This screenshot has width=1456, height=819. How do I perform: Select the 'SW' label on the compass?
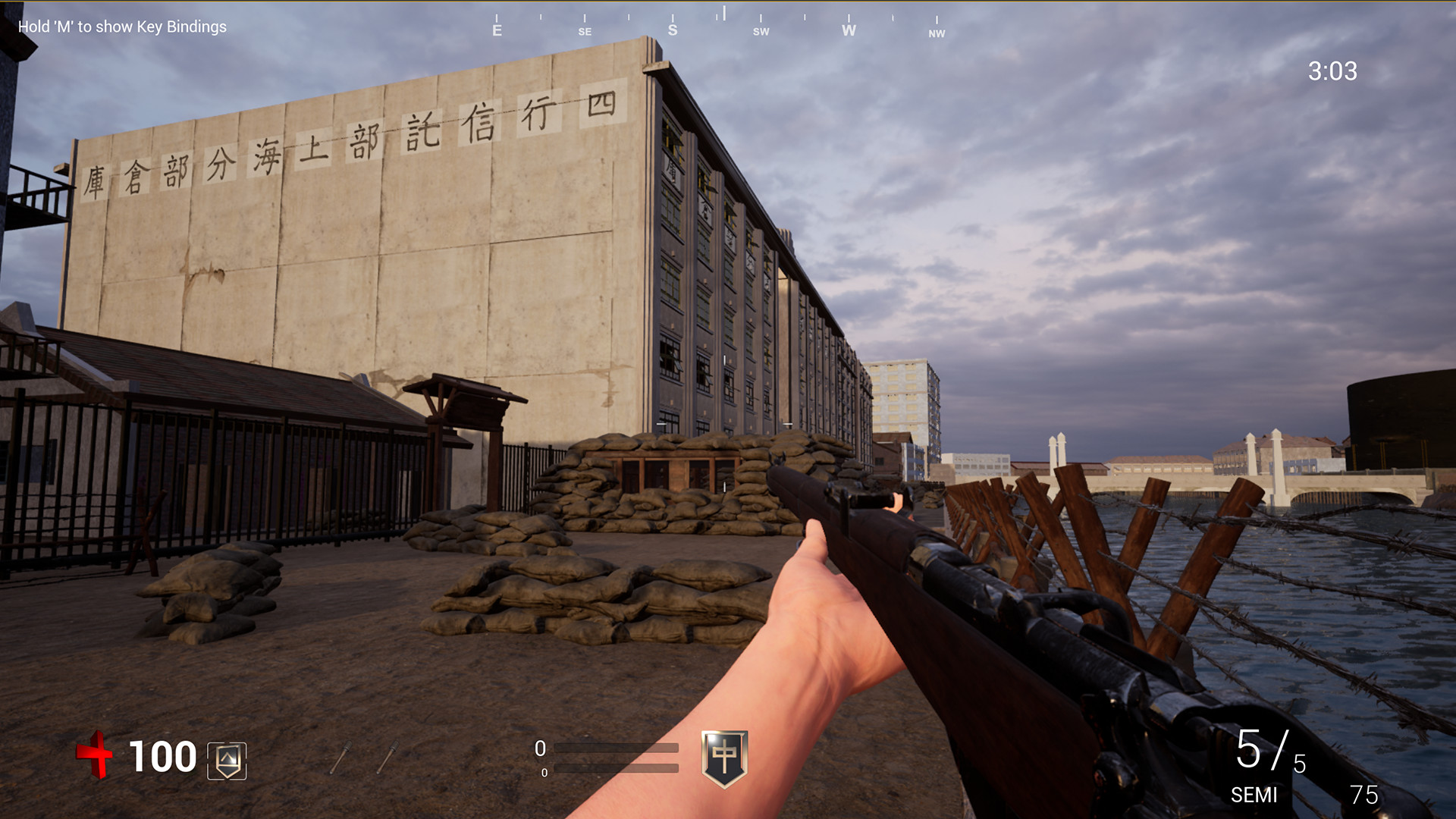pos(761,32)
